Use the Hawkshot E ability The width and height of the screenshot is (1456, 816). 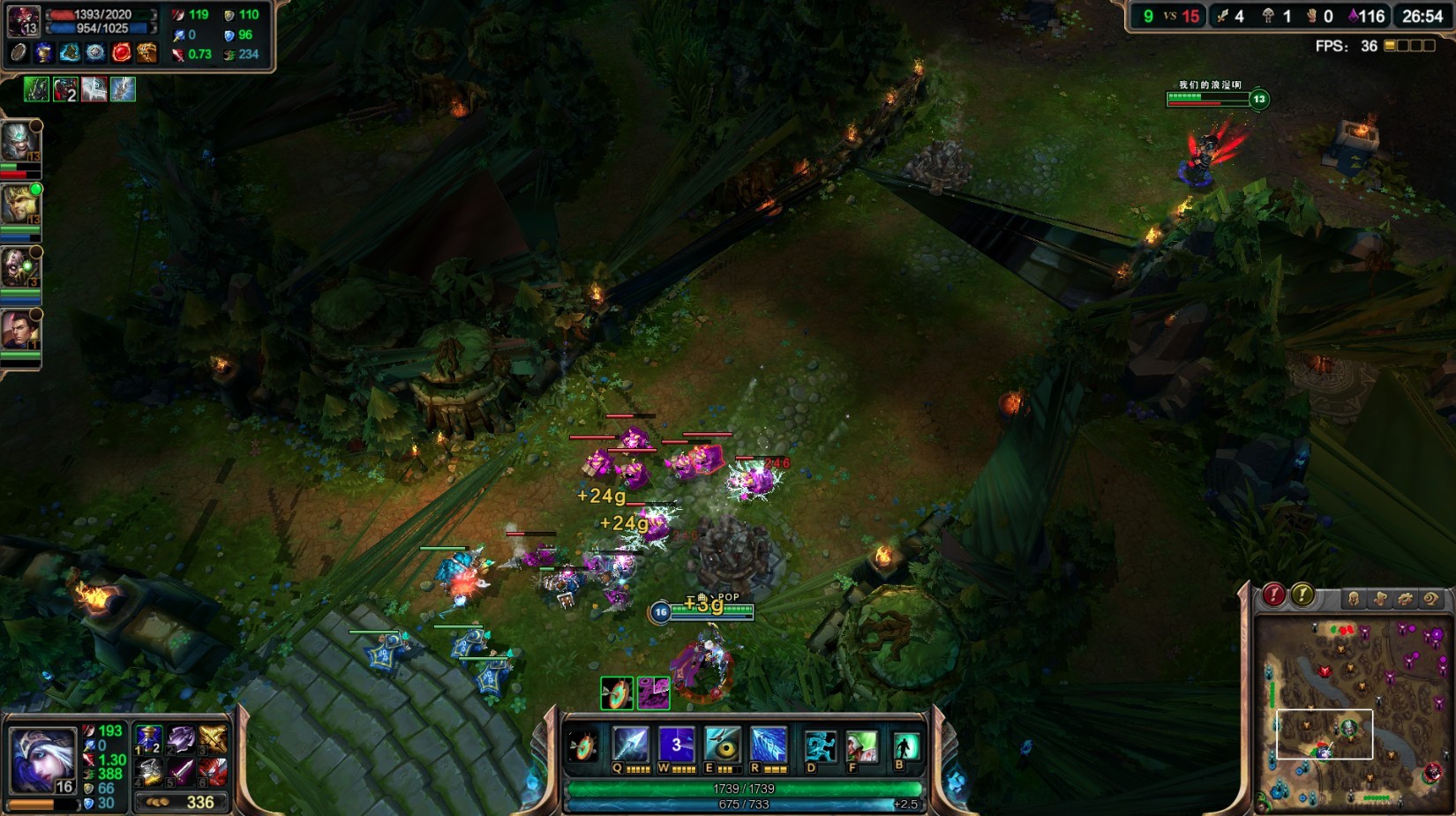723,745
